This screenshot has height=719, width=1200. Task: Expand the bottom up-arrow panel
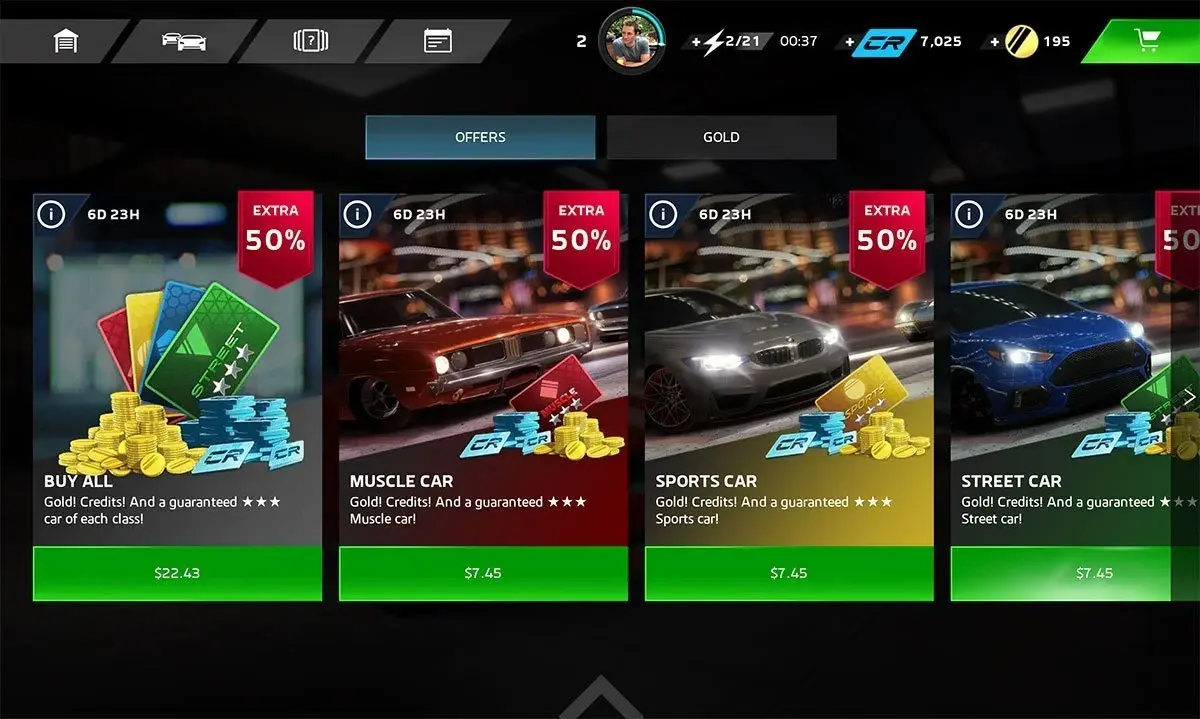point(600,698)
